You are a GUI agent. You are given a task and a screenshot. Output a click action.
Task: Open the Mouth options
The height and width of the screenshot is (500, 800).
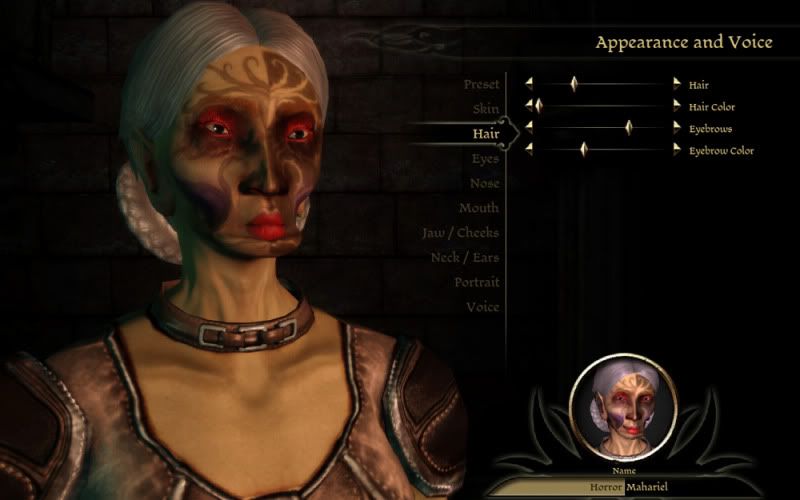click(479, 208)
